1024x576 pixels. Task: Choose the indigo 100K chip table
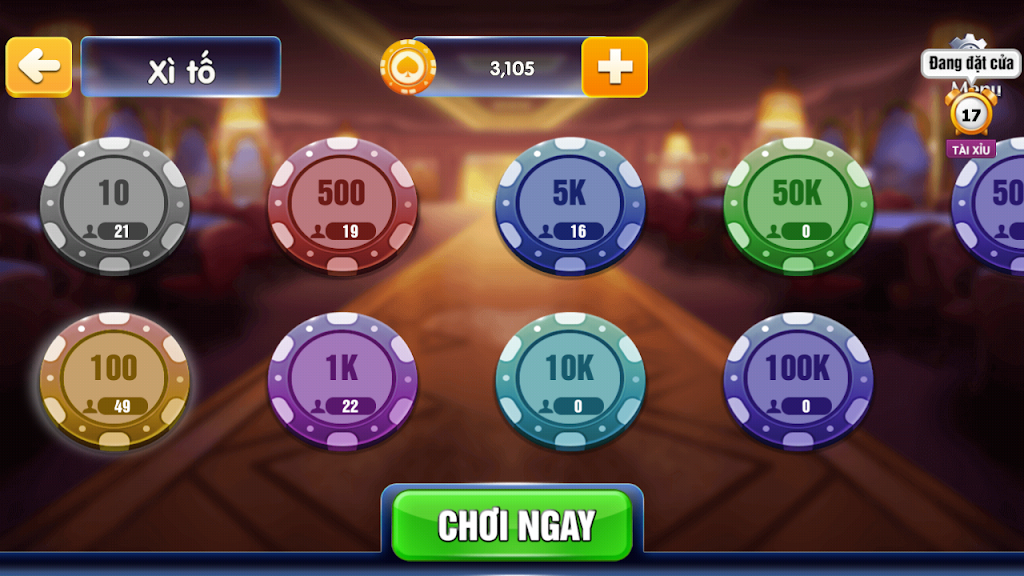(x=798, y=381)
